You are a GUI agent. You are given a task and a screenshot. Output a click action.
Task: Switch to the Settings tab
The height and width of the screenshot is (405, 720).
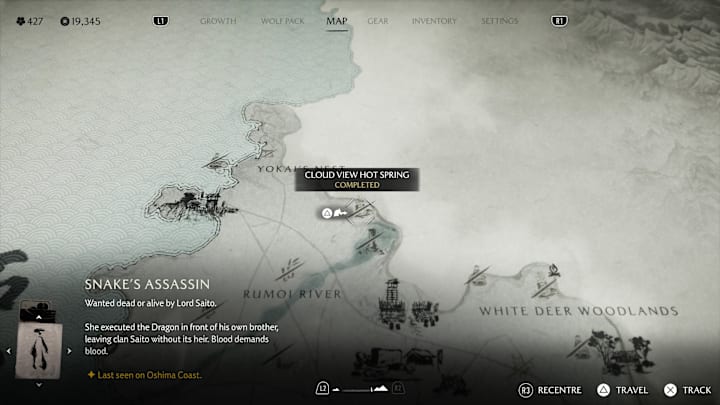pyautogui.click(x=499, y=20)
